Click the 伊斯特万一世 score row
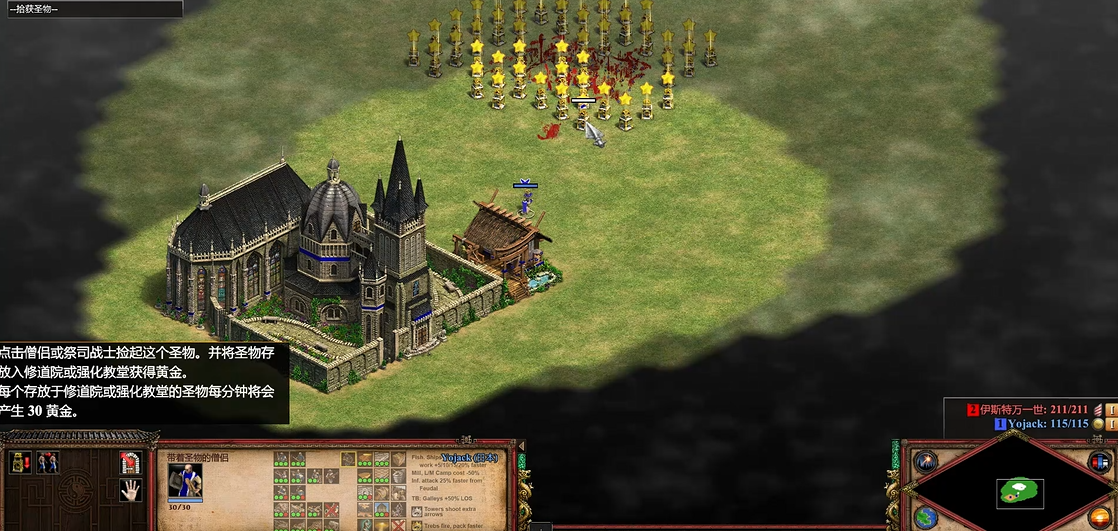Image resolution: width=1118 pixels, height=531 pixels. click(x=1030, y=409)
